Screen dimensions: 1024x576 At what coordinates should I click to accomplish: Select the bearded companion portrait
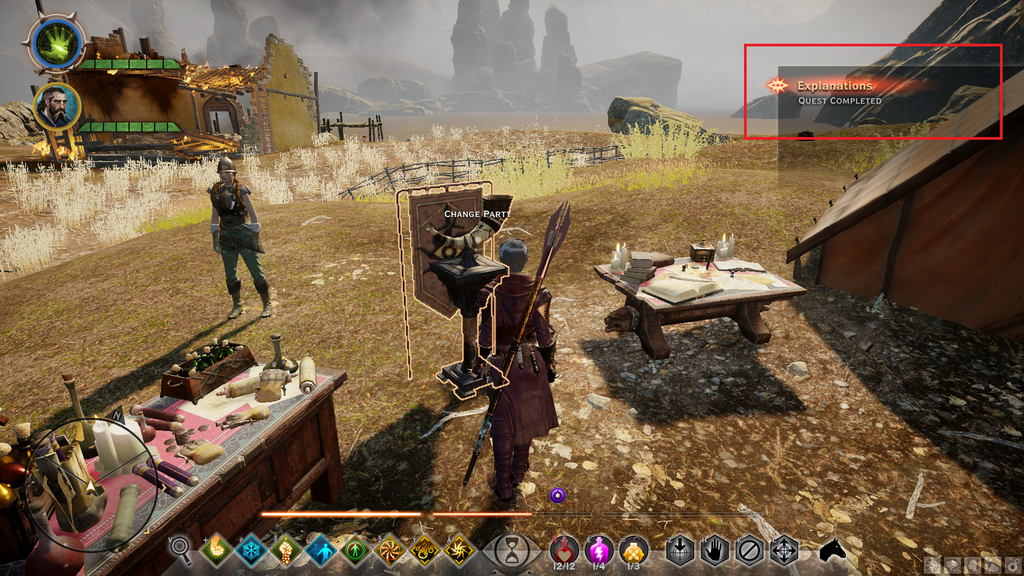pyautogui.click(x=57, y=106)
